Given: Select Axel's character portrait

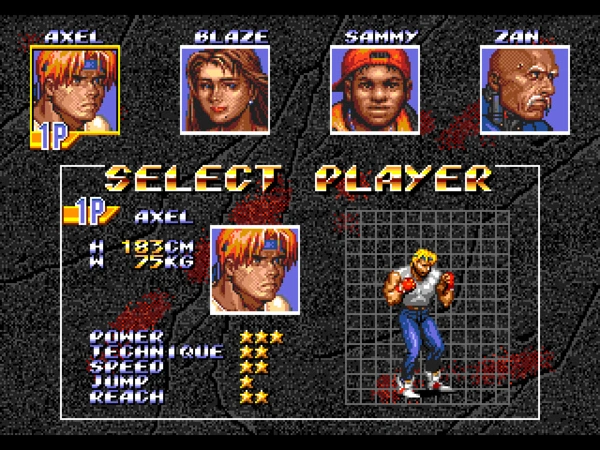Looking at the screenshot, I should tap(76, 90).
